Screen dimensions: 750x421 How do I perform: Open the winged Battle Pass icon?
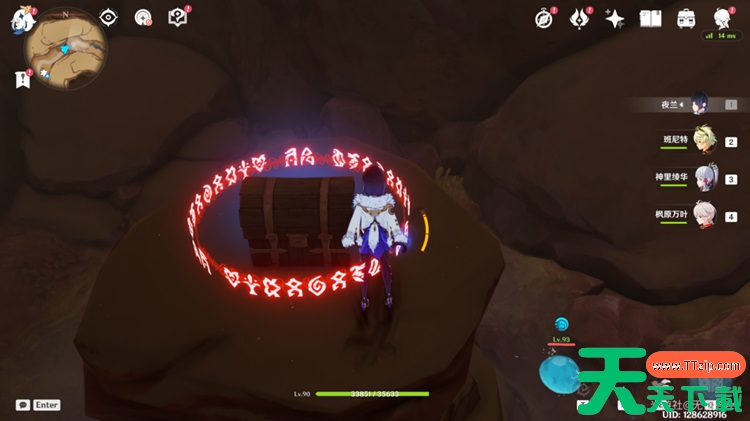tap(580, 18)
